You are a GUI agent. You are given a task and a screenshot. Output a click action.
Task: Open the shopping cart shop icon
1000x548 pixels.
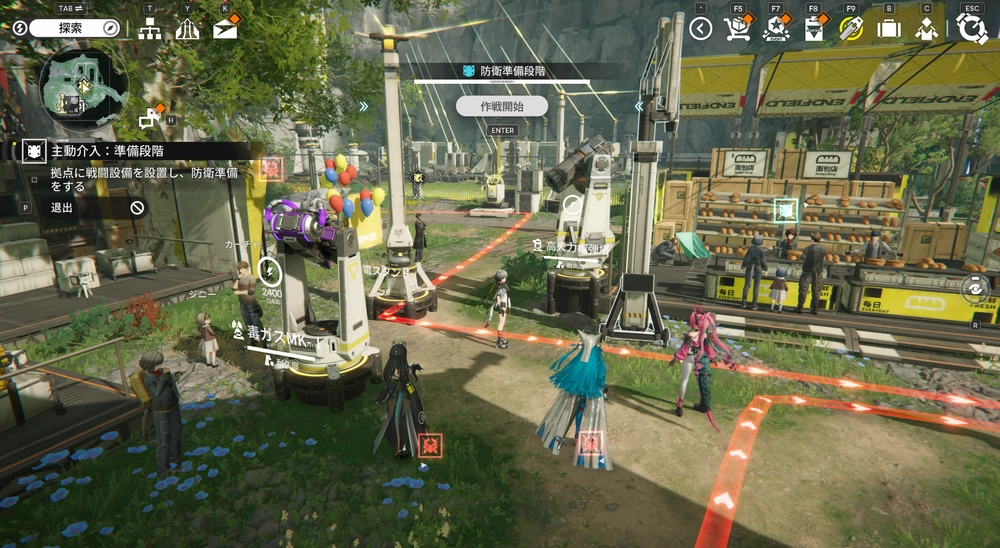(738, 29)
